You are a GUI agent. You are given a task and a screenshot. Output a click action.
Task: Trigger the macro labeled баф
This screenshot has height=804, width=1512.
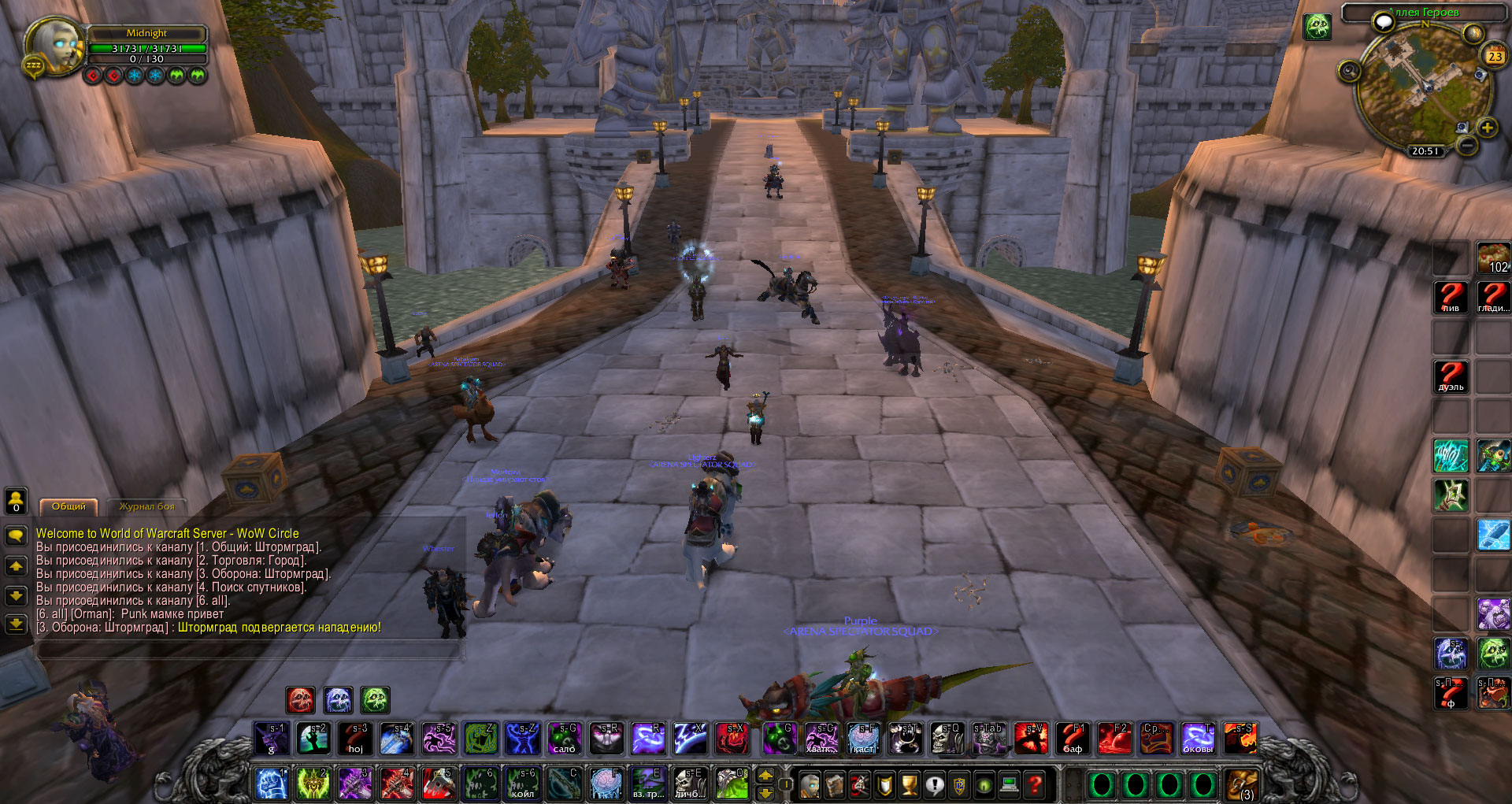(x=1072, y=739)
